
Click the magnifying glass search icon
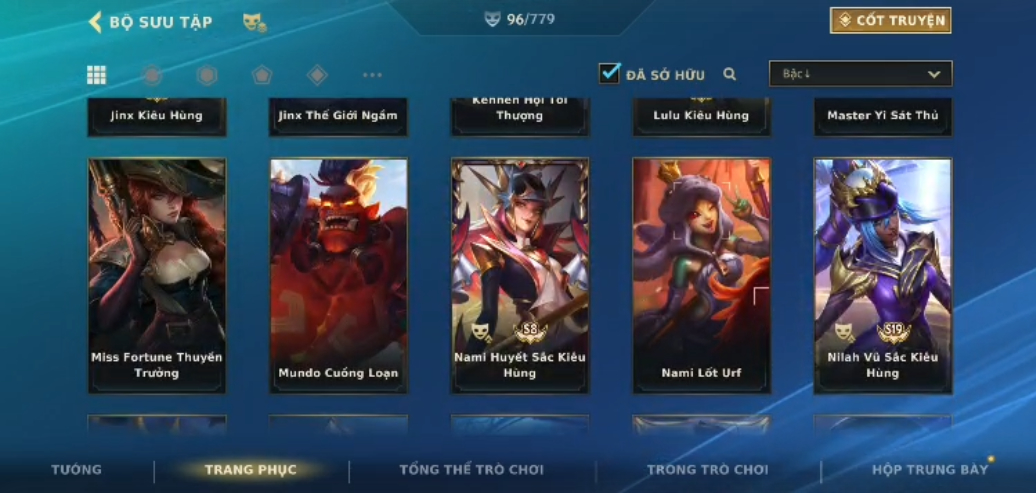tap(730, 74)
